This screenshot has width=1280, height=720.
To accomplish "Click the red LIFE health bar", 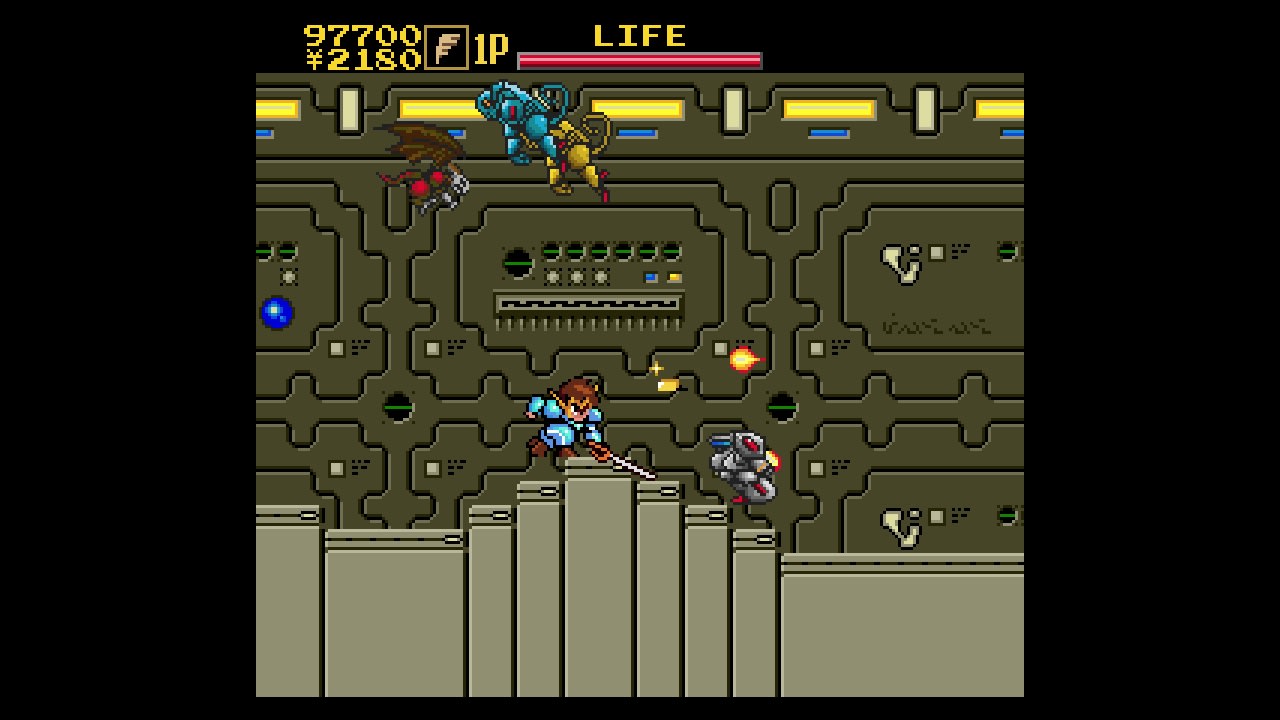I will coord(640,59).
